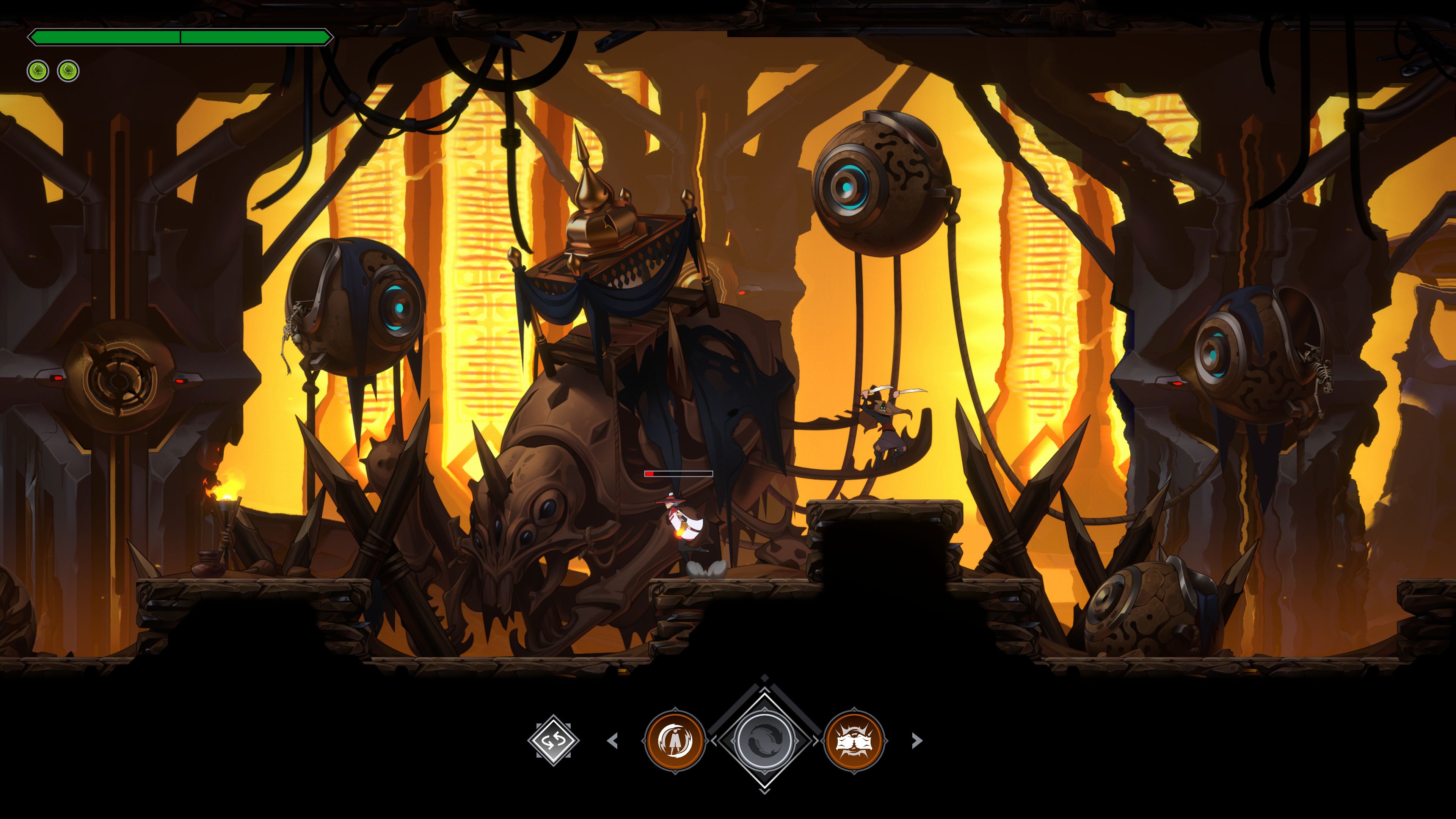Click the second green energy orb charge
The height and width of the screenshot is (819, 1456).
(68, 71)
